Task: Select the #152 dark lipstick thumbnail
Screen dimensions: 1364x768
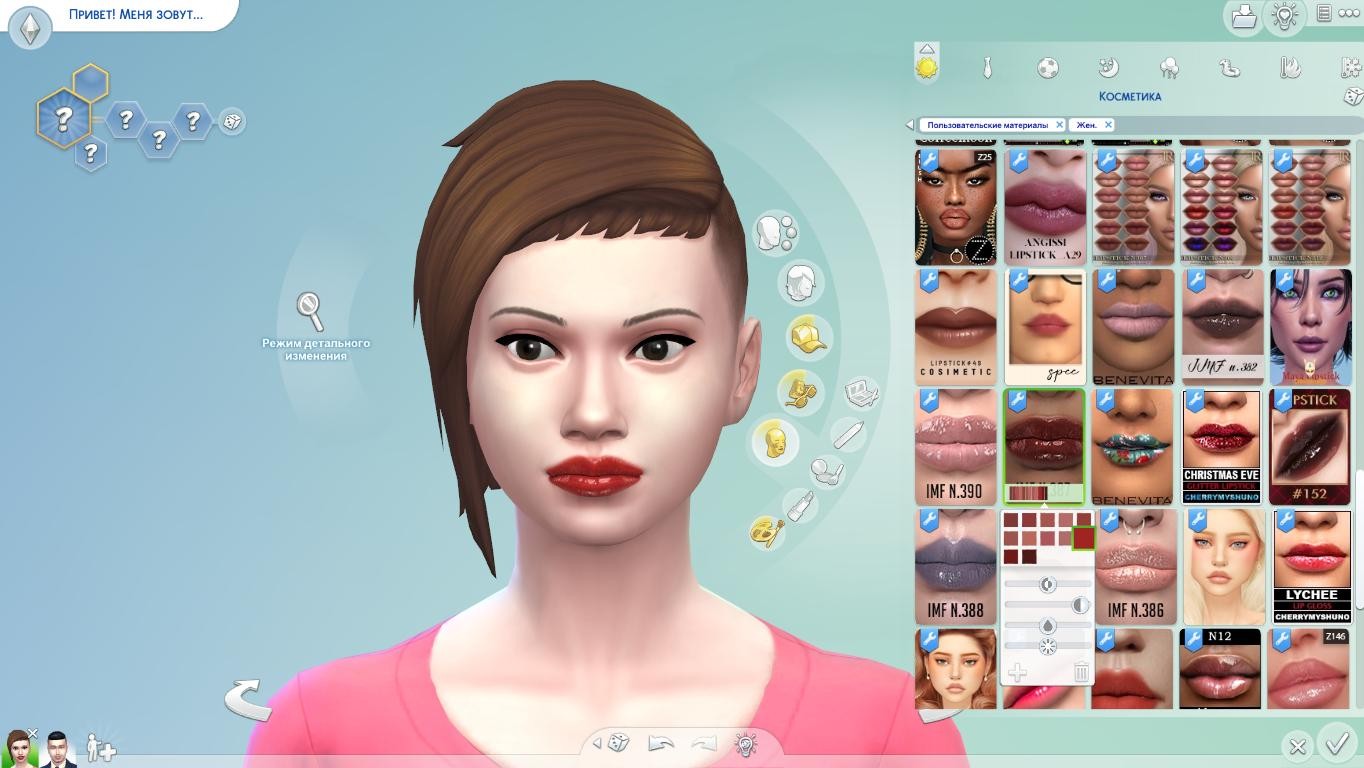Action: [1310, 446]
